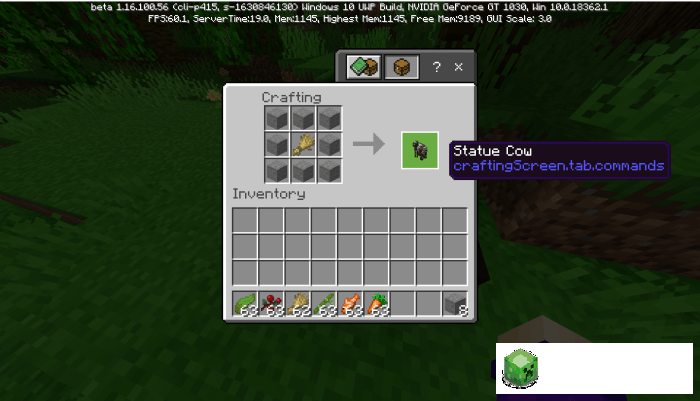The image size is (700, 401).
Task: Select the green kelp hotbar slot
Action: click(x=246, y=303)
